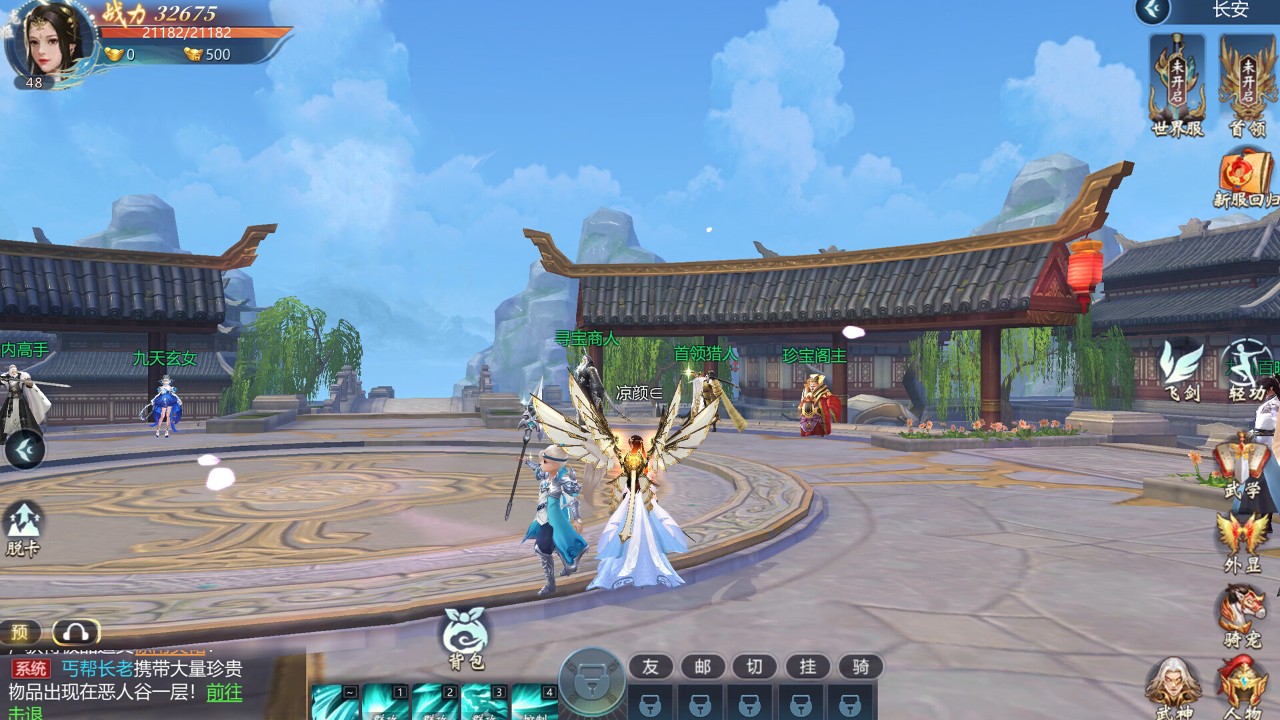Open the 人物 character menu
This screenshot has height=720, width=1280.
point(1243,687)
